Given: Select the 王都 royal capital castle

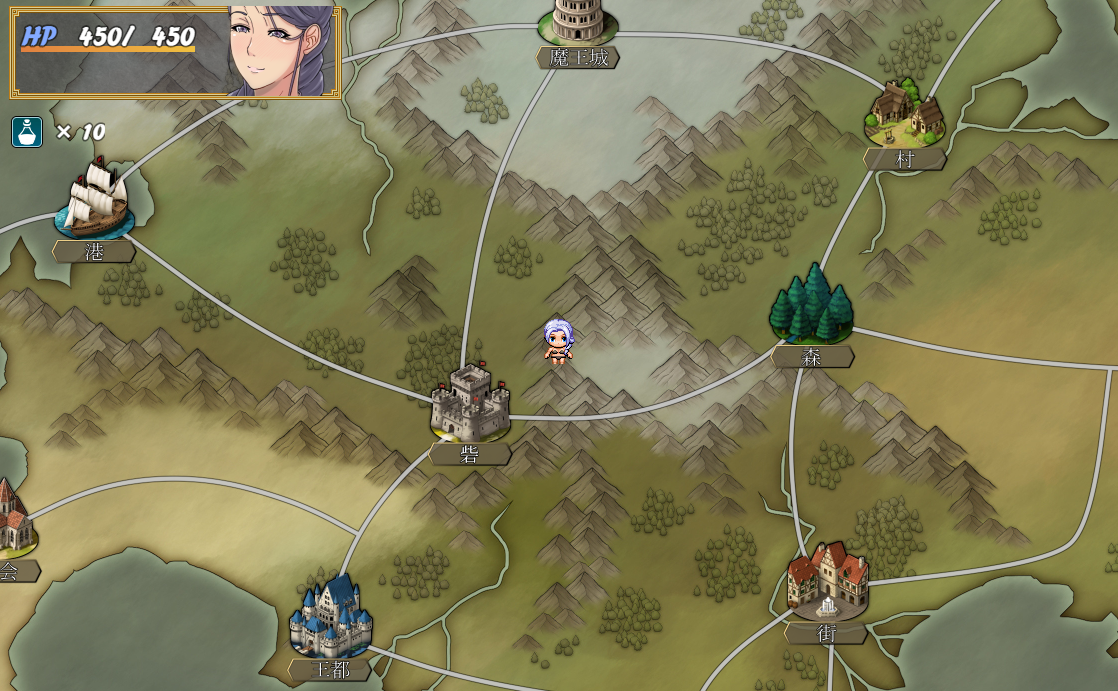Looking at the screenshot, I should point(331,617).
